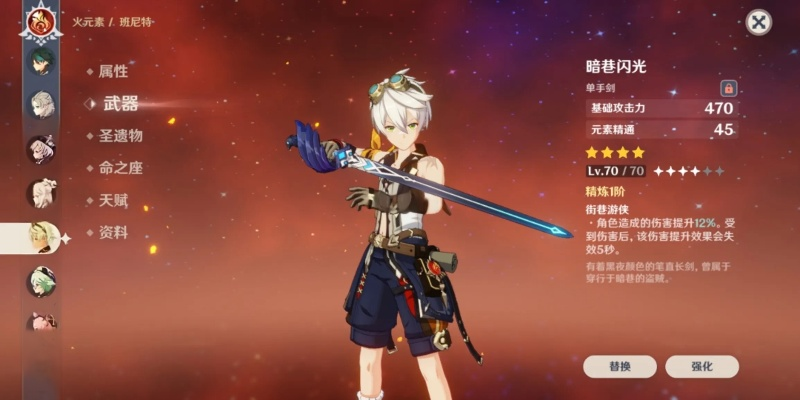This screenshot has height=400, width=800.
Task: Select the dark teal-haired character portrait
Action: click(41, 62)
